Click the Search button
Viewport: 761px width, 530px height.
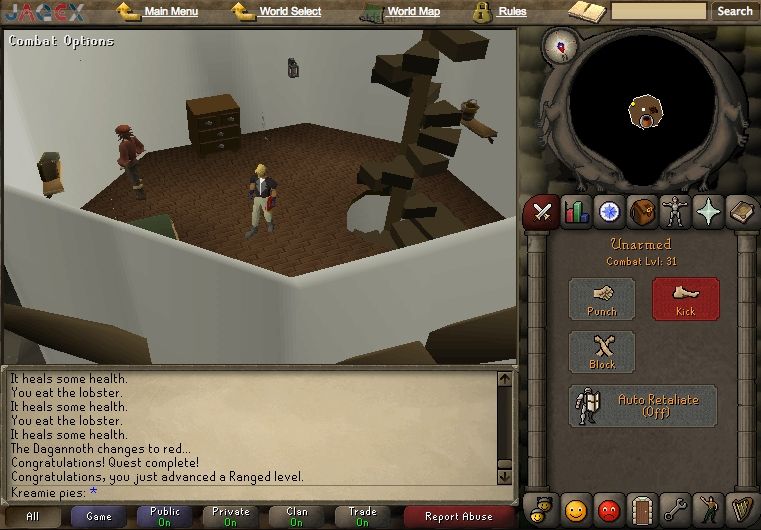point(734,11)
